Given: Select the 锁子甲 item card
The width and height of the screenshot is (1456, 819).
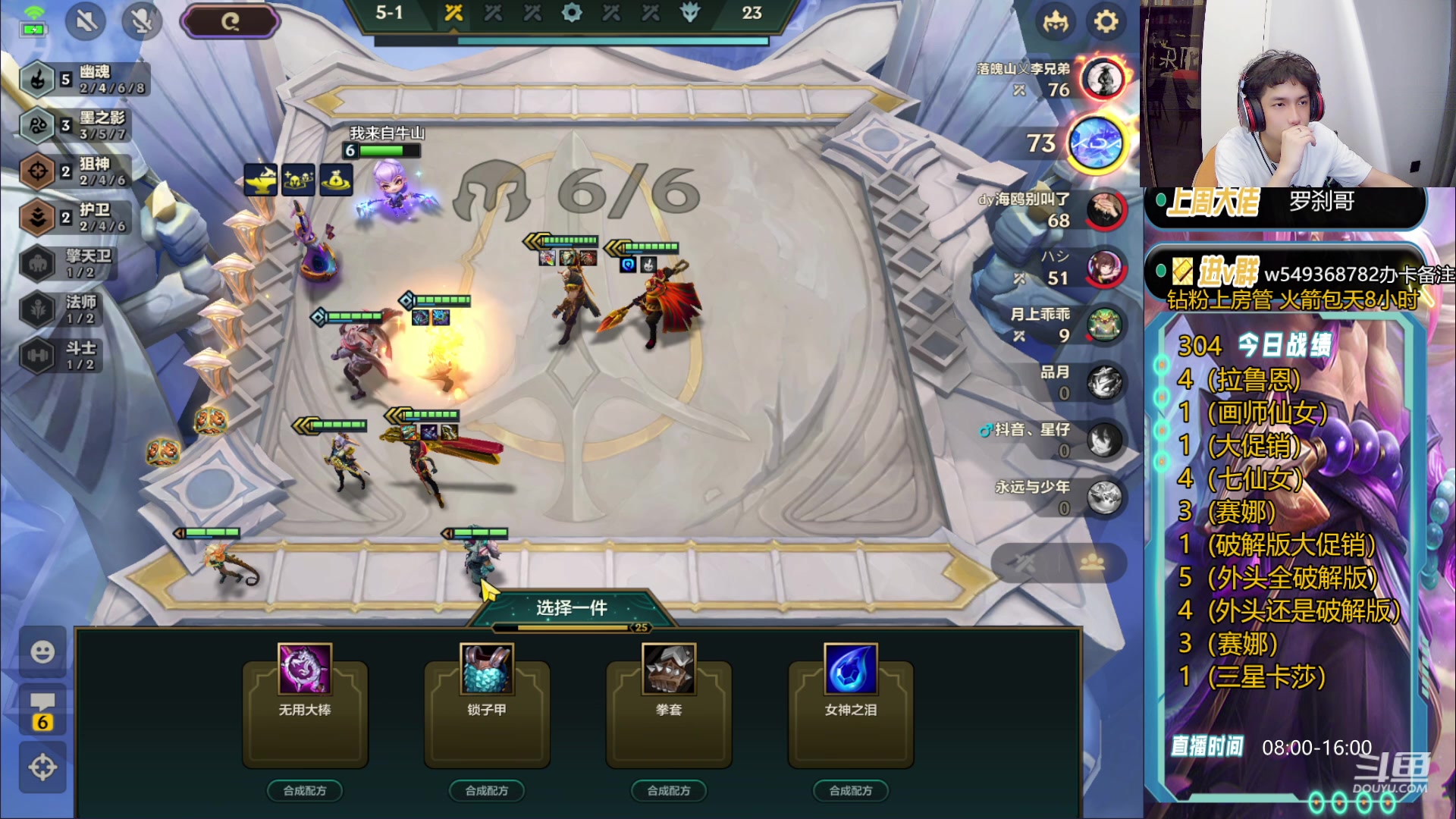Looking at the screenshot, I should [x=487, y=705].
